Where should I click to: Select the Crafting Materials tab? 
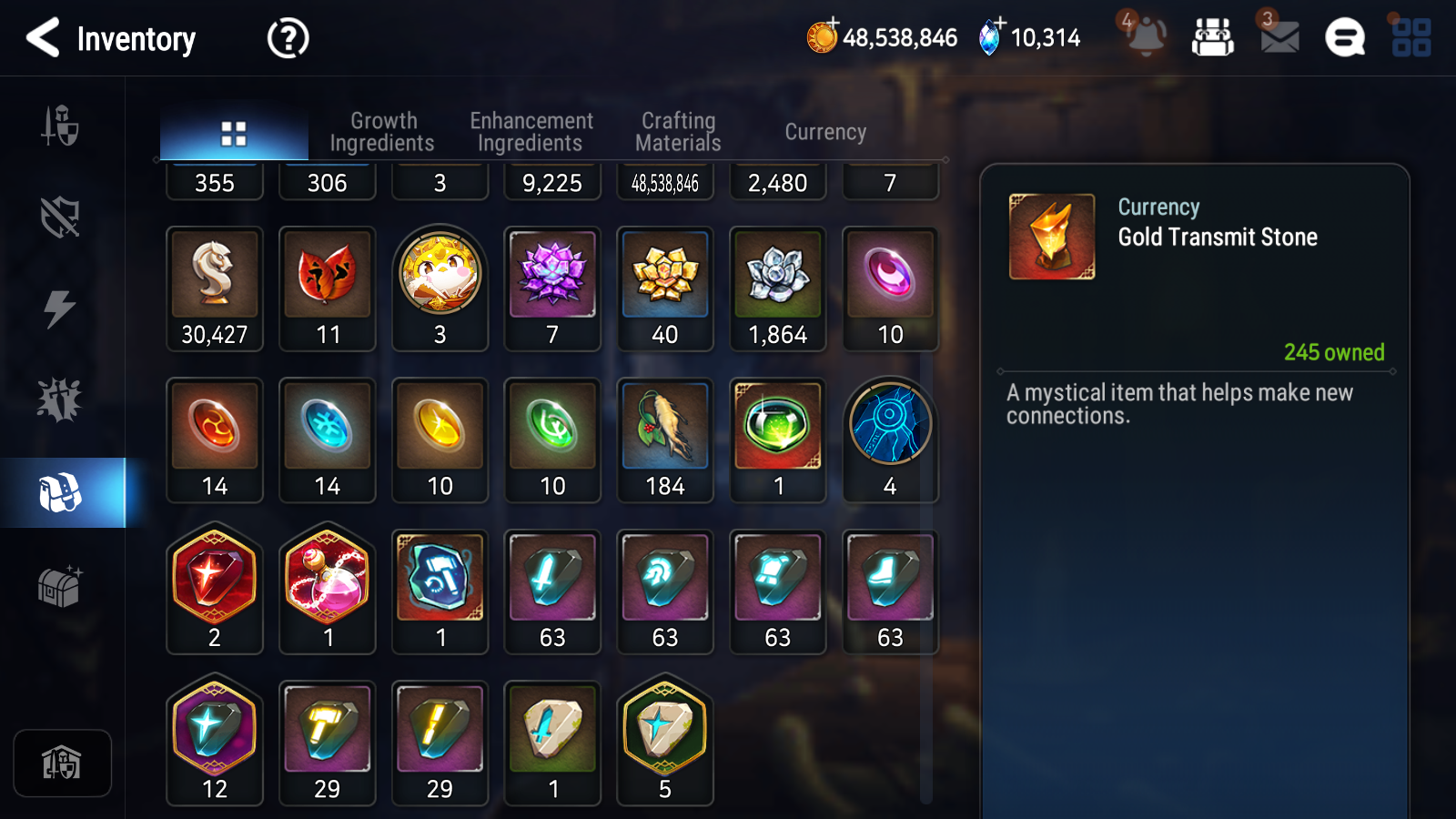678,132
